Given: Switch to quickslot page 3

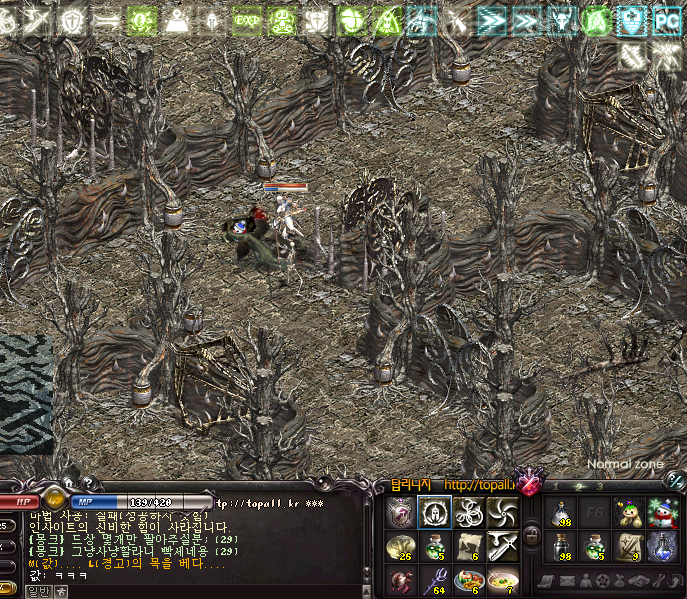Looking at the screenshot, I should (602, 487).
